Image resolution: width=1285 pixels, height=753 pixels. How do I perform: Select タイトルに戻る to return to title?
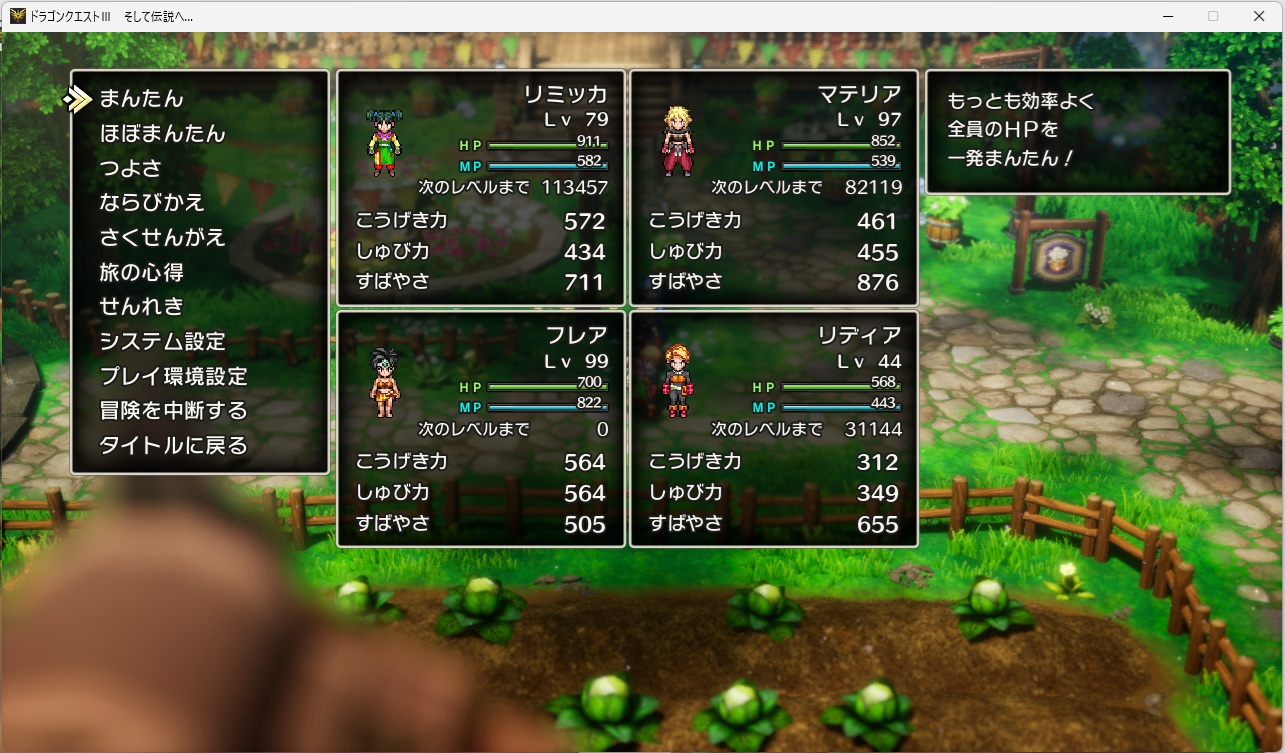(x=173, y=445)
